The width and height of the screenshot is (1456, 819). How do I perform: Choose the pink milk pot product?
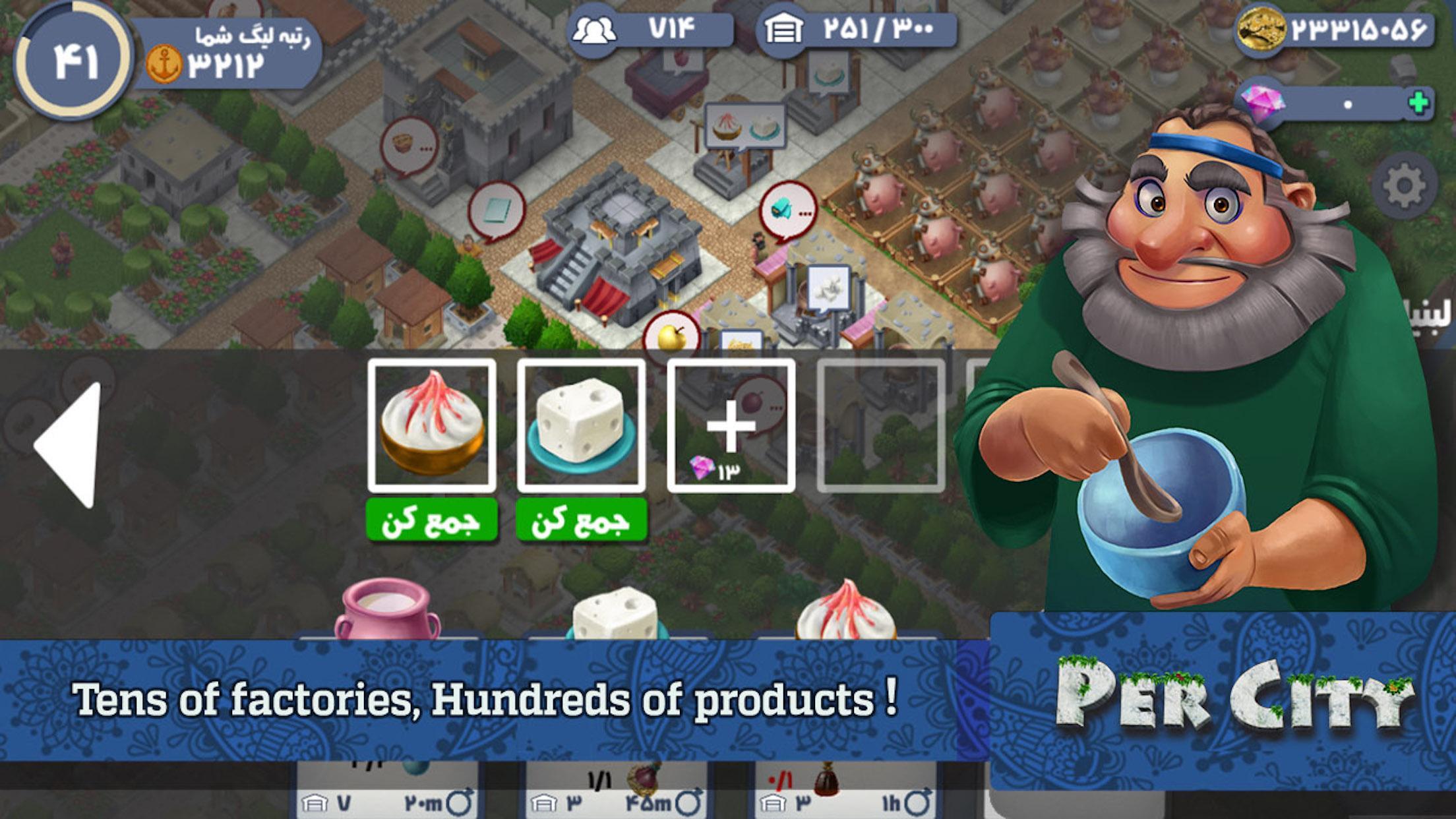[386, 610]
